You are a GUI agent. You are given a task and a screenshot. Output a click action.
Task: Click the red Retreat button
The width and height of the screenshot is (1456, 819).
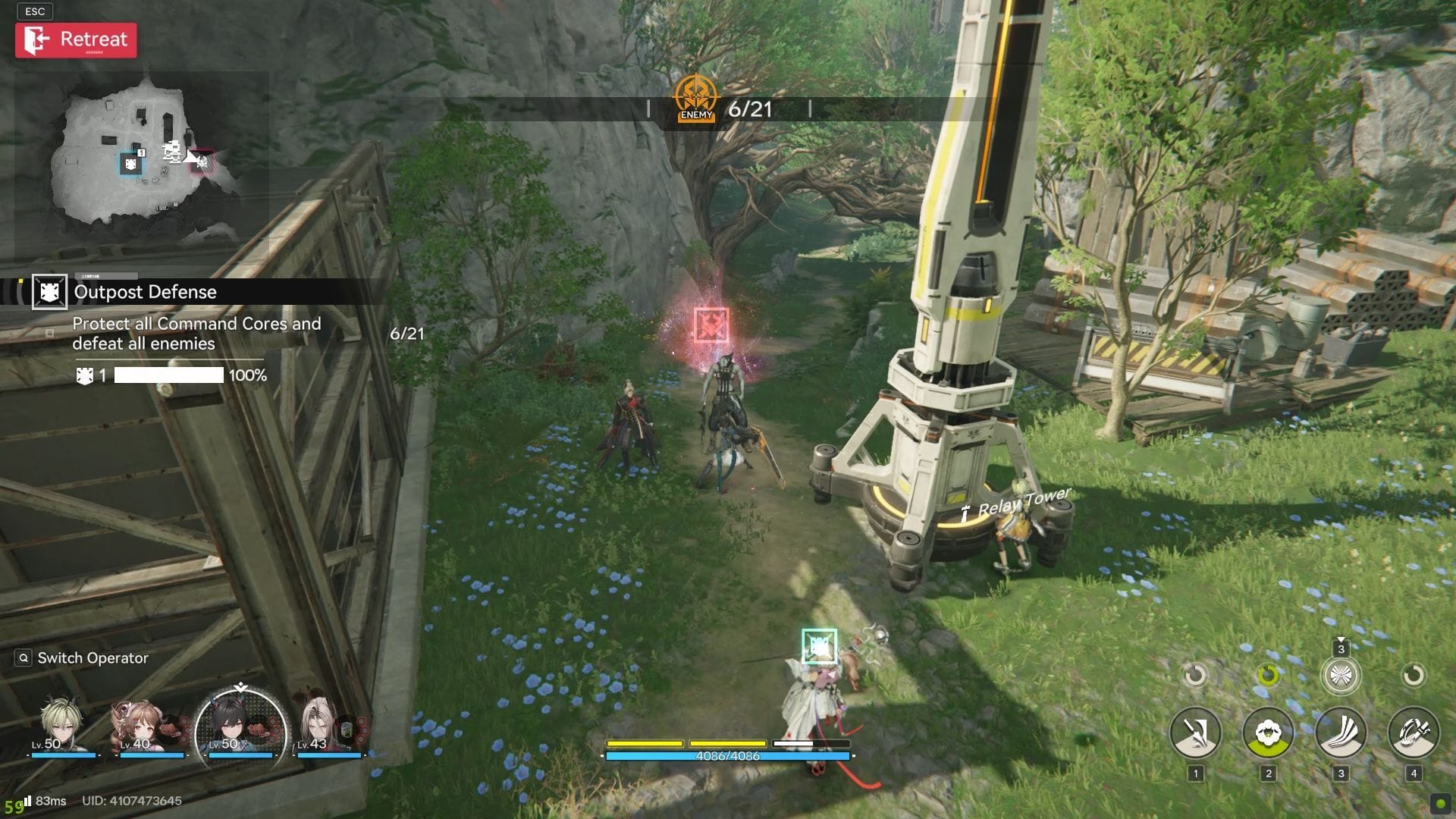coord(76,40)
